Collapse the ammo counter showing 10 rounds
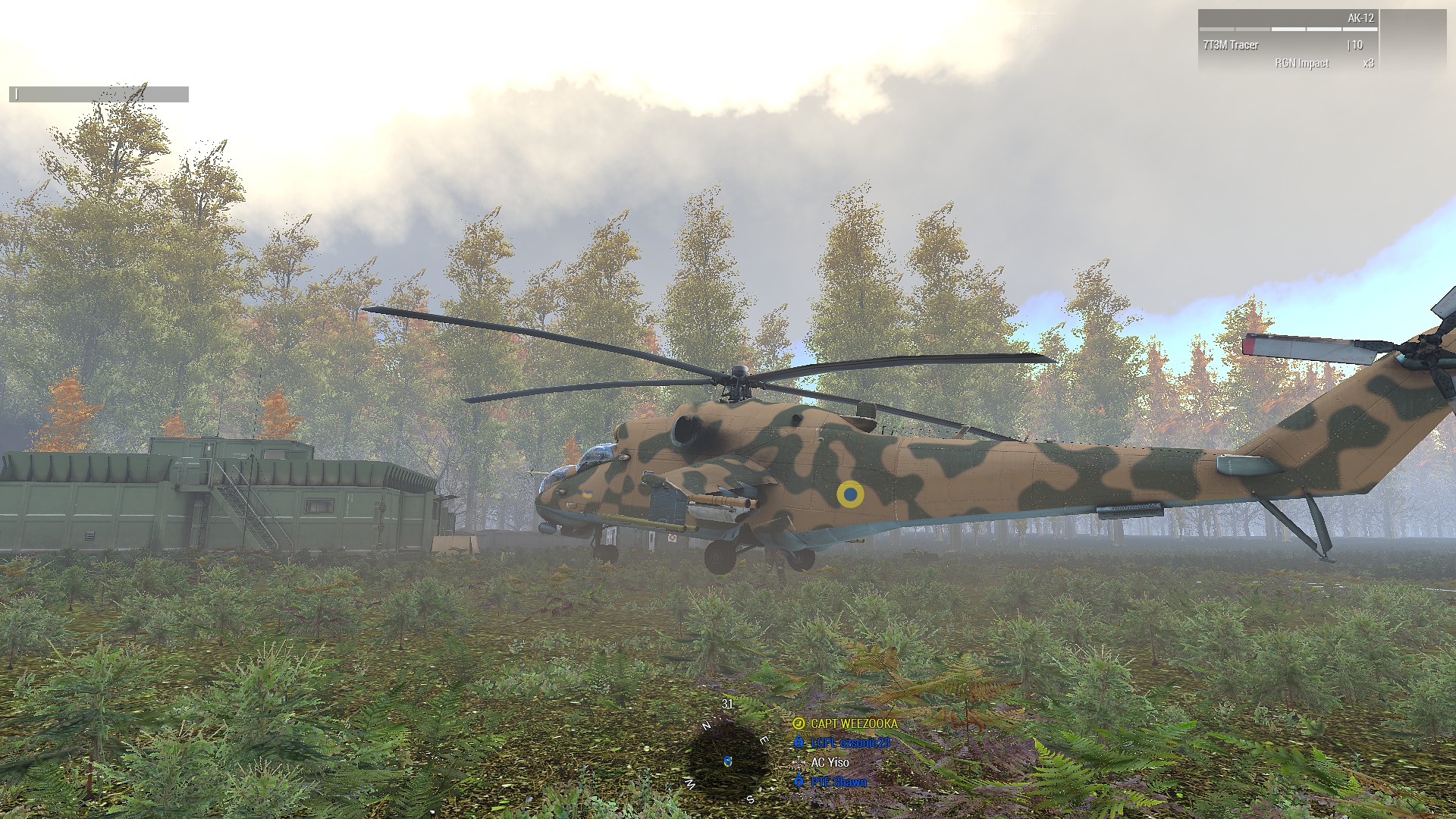 1355,45
